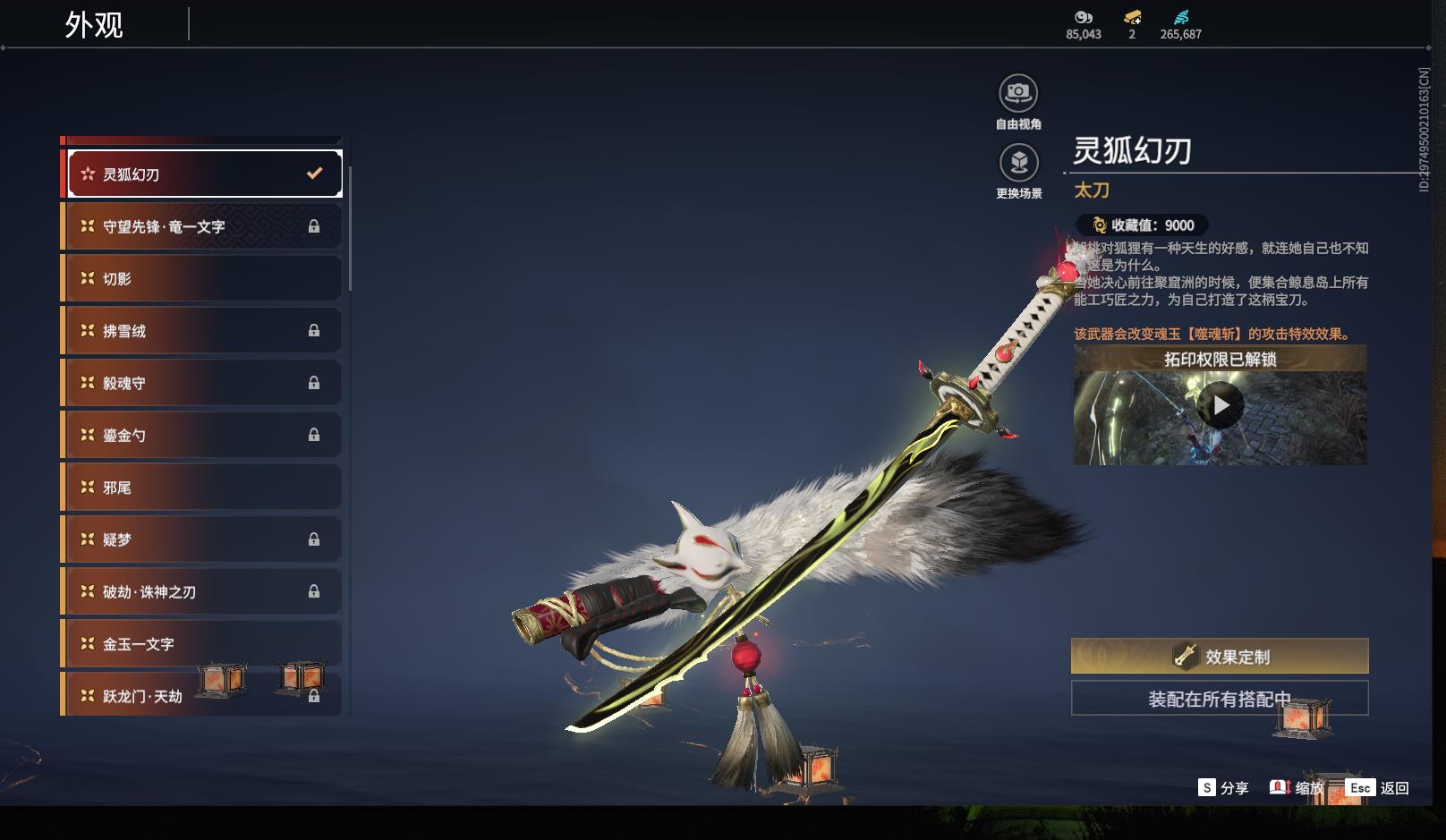Open the 效果定制 effect customization

point(1220,657)
